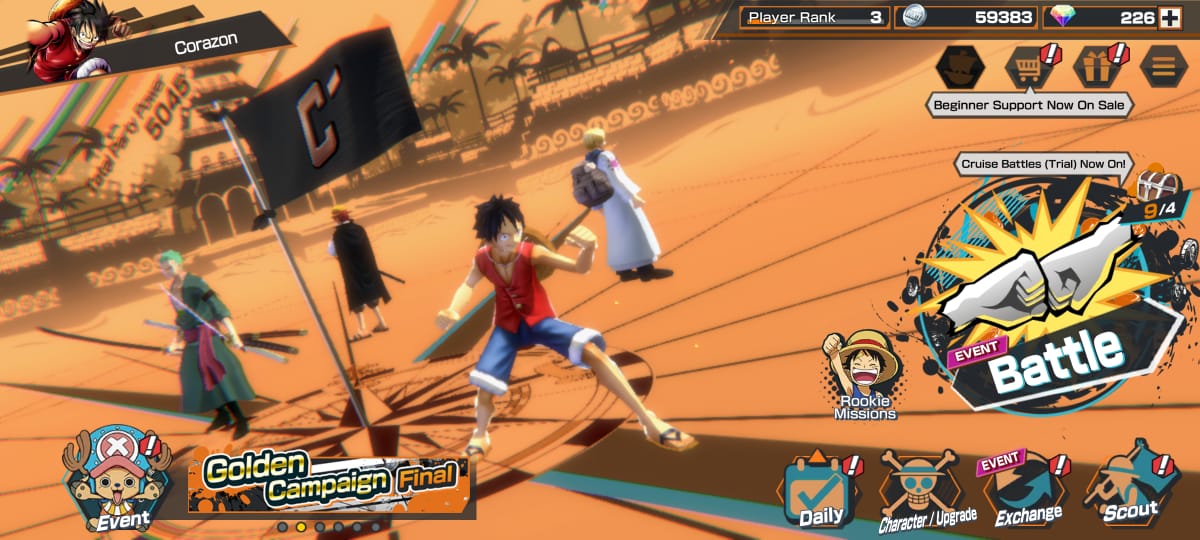
Task: Open the shopping cart store
Action: point(1029,67)
